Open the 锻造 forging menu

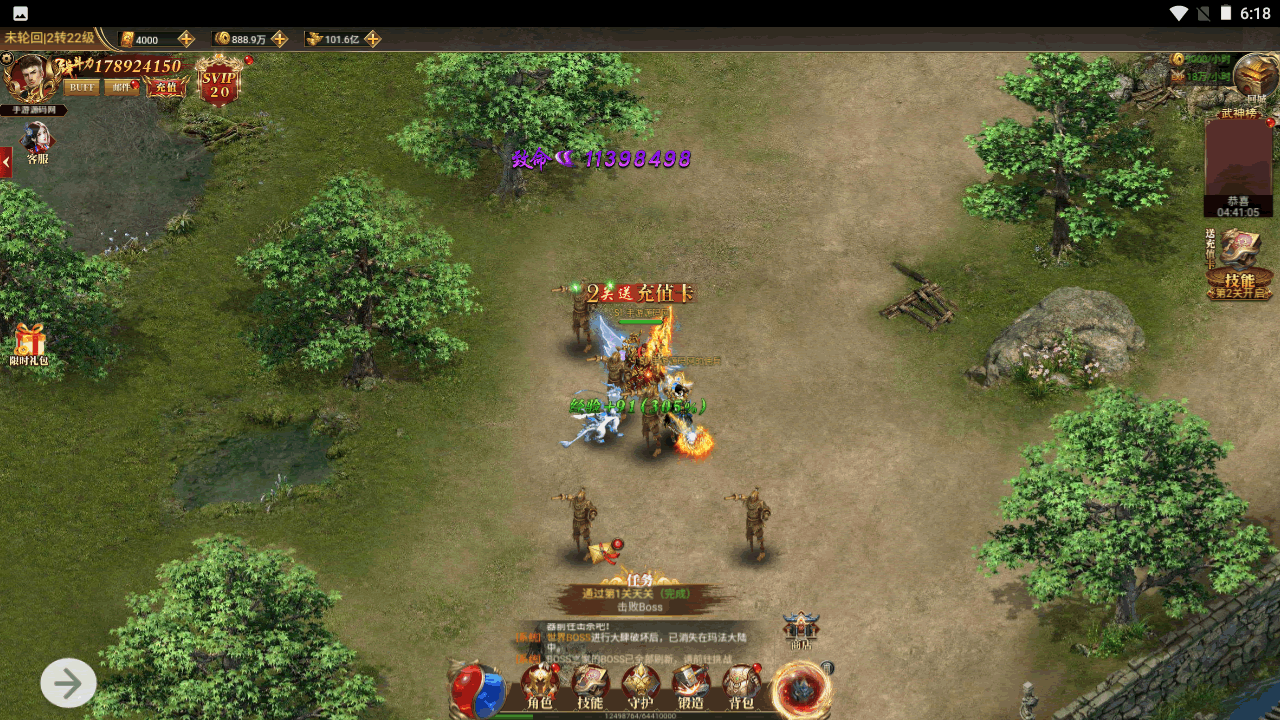(x=690, y=686)
